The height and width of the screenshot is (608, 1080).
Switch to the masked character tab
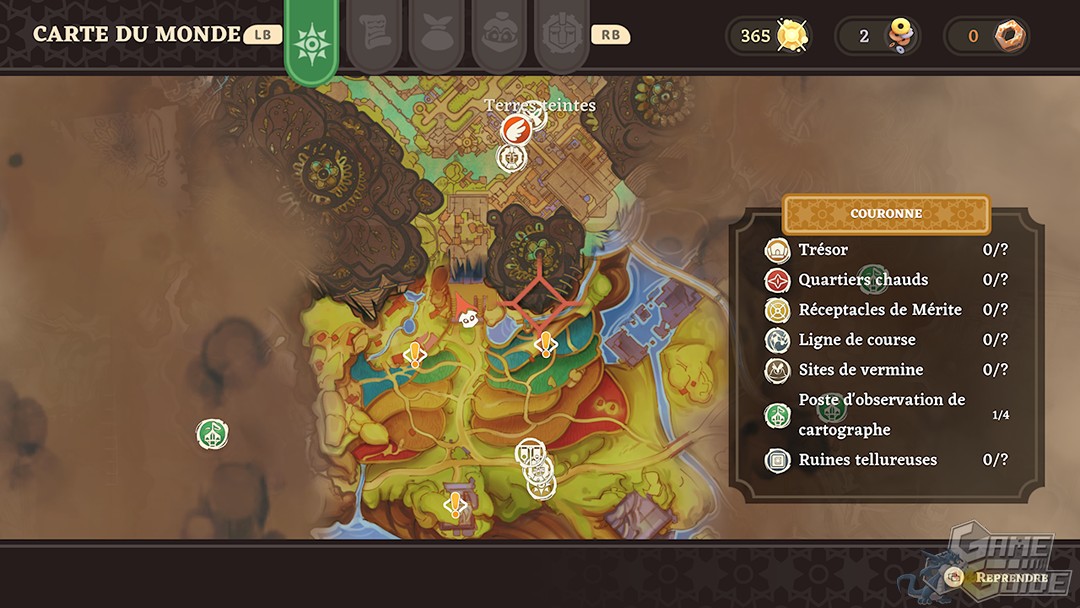coord(499,36)
